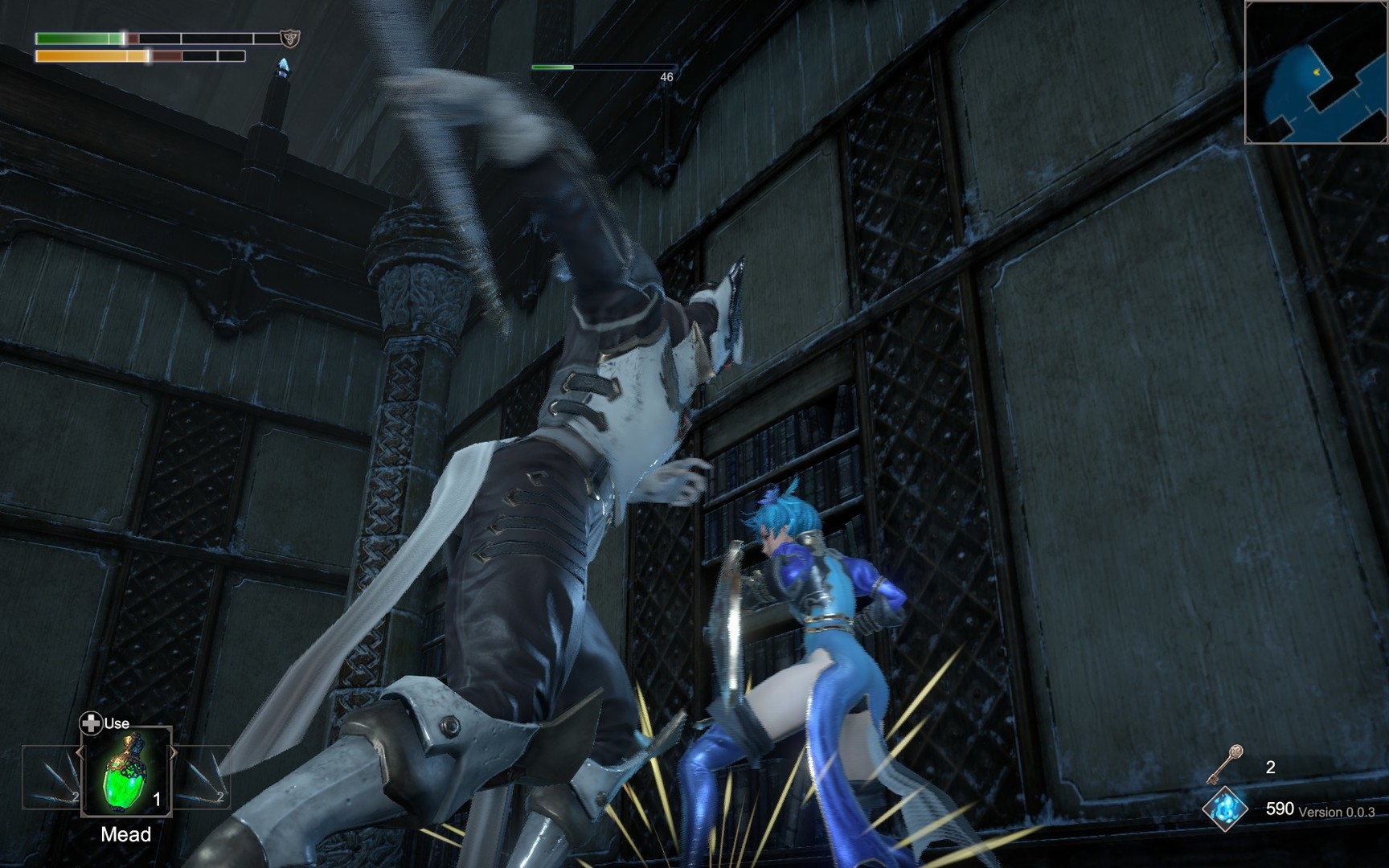Open the minimap

point(1317,72)
